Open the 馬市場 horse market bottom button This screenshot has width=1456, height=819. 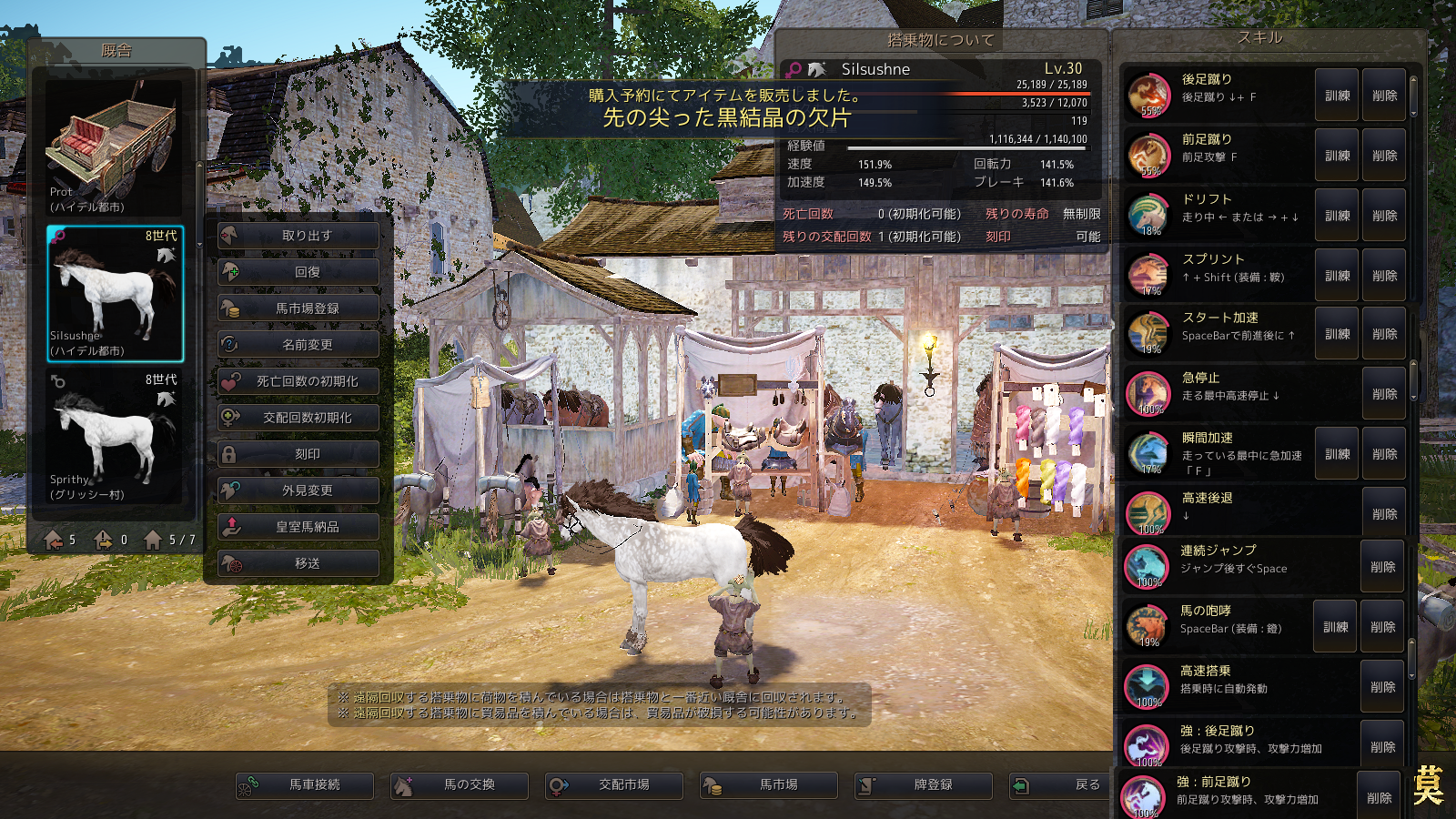point(769,784)
